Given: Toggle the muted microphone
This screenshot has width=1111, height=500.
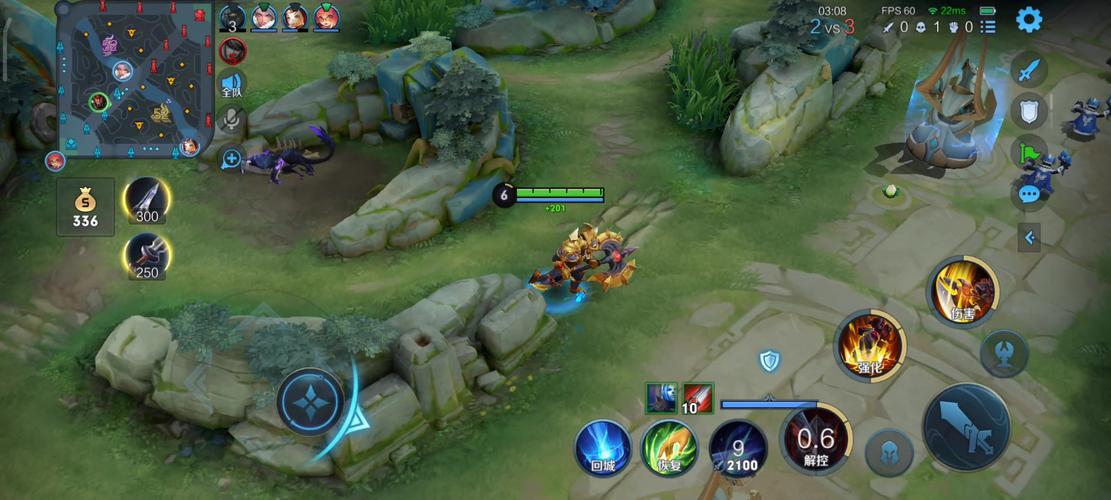Looking at the screenshot, I should [x=231, y=122].
